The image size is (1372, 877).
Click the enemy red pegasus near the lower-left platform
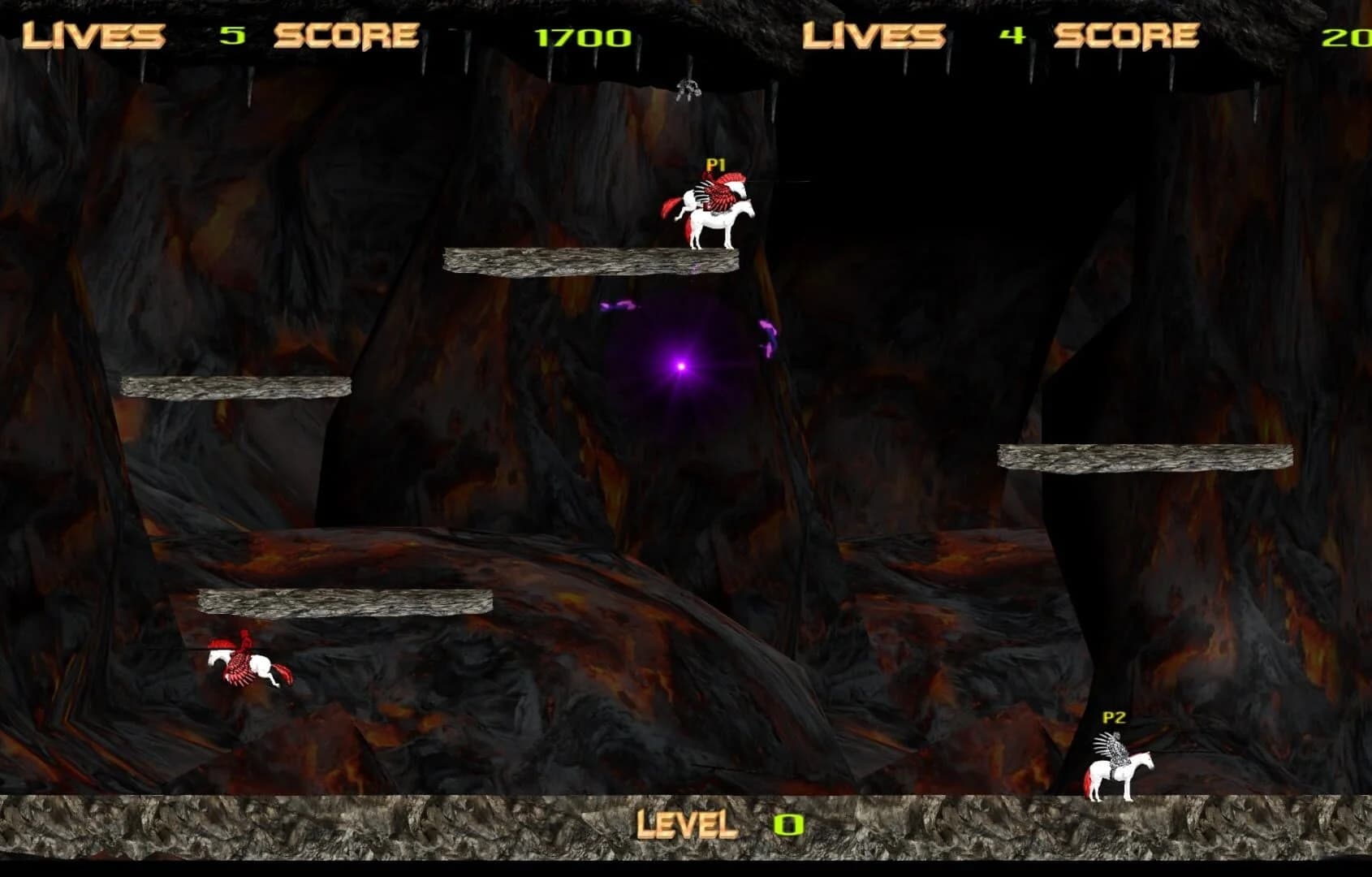(x=244, y=662)
